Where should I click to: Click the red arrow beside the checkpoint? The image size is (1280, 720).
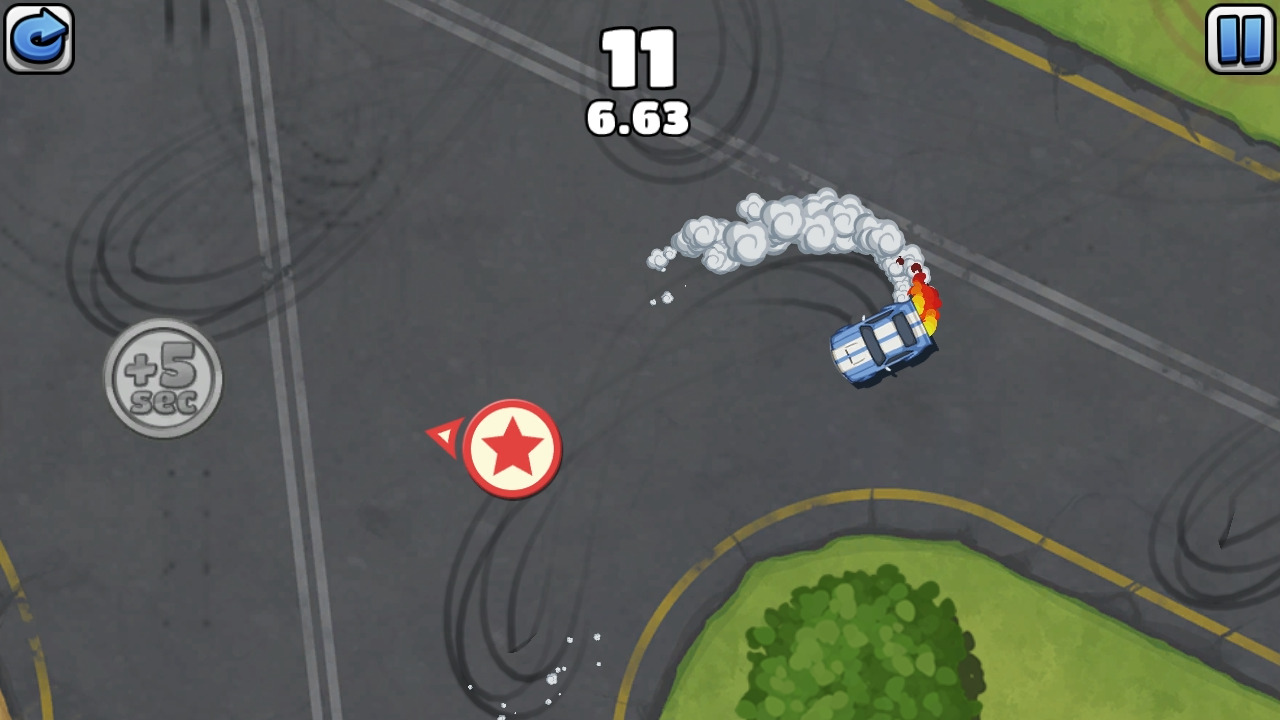(x=444, y=436)
